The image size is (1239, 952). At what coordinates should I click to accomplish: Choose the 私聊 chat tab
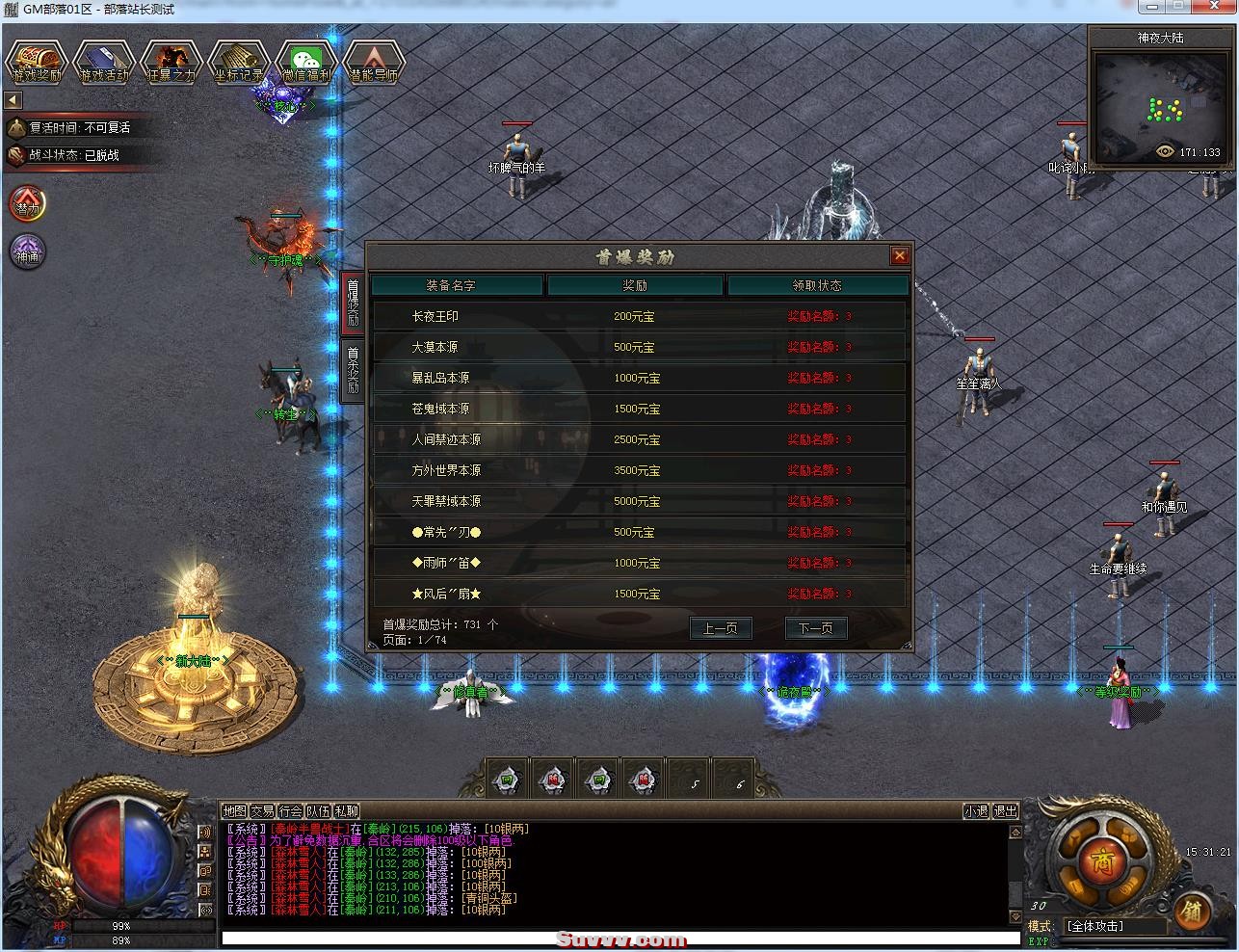[x=346, y=811]
